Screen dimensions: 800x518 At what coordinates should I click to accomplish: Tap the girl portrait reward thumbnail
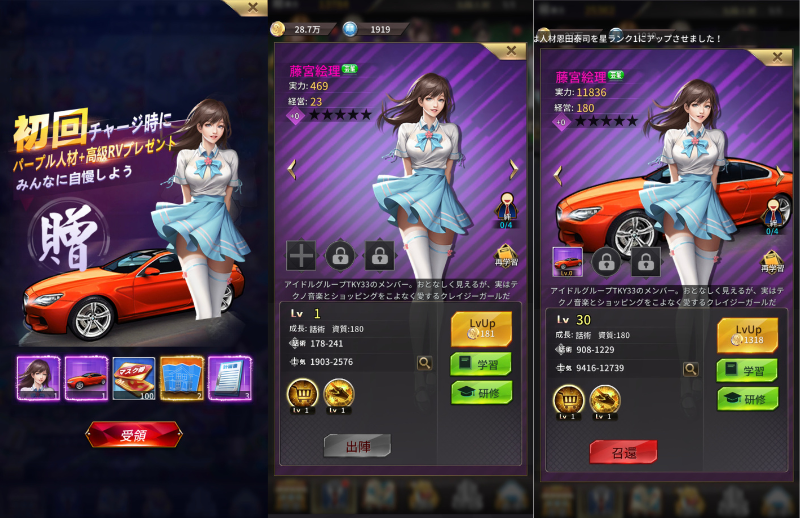38,379
